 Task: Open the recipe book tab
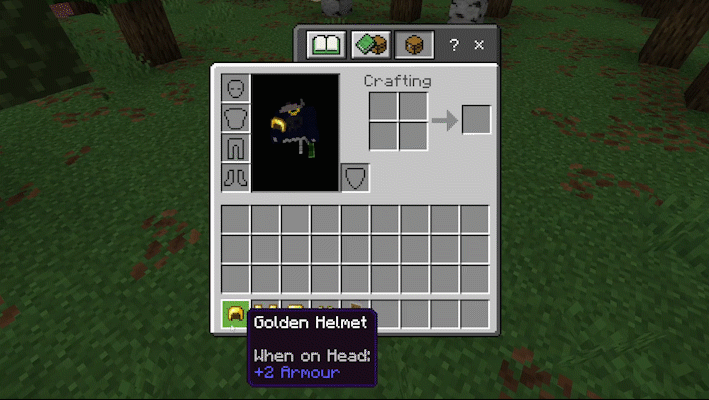[x=326, y=45]
